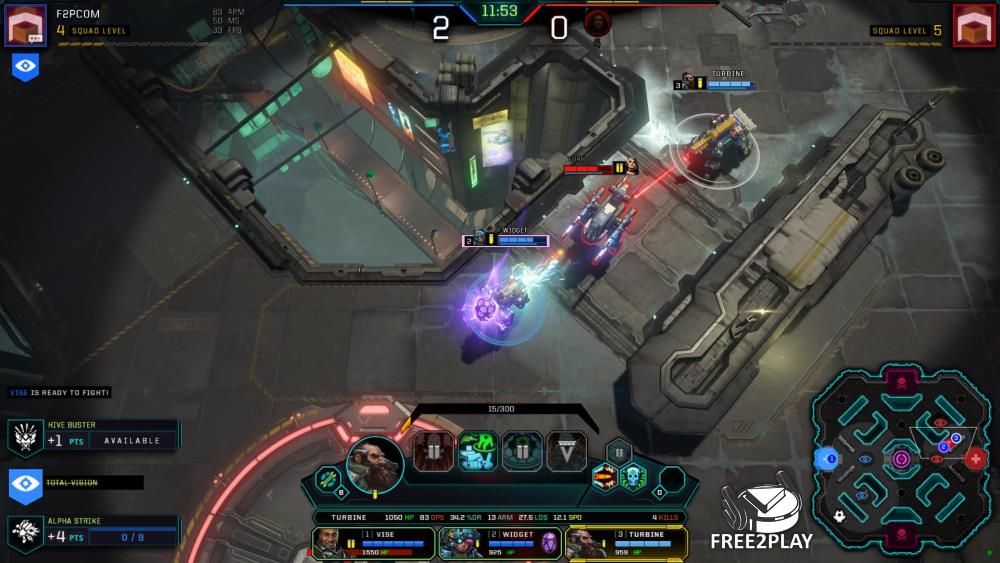Image resolution: width=1000 pixels, height=563 pixels.
Task: Open the F2PCOM team avatar
Action: [x=26, y=25]
